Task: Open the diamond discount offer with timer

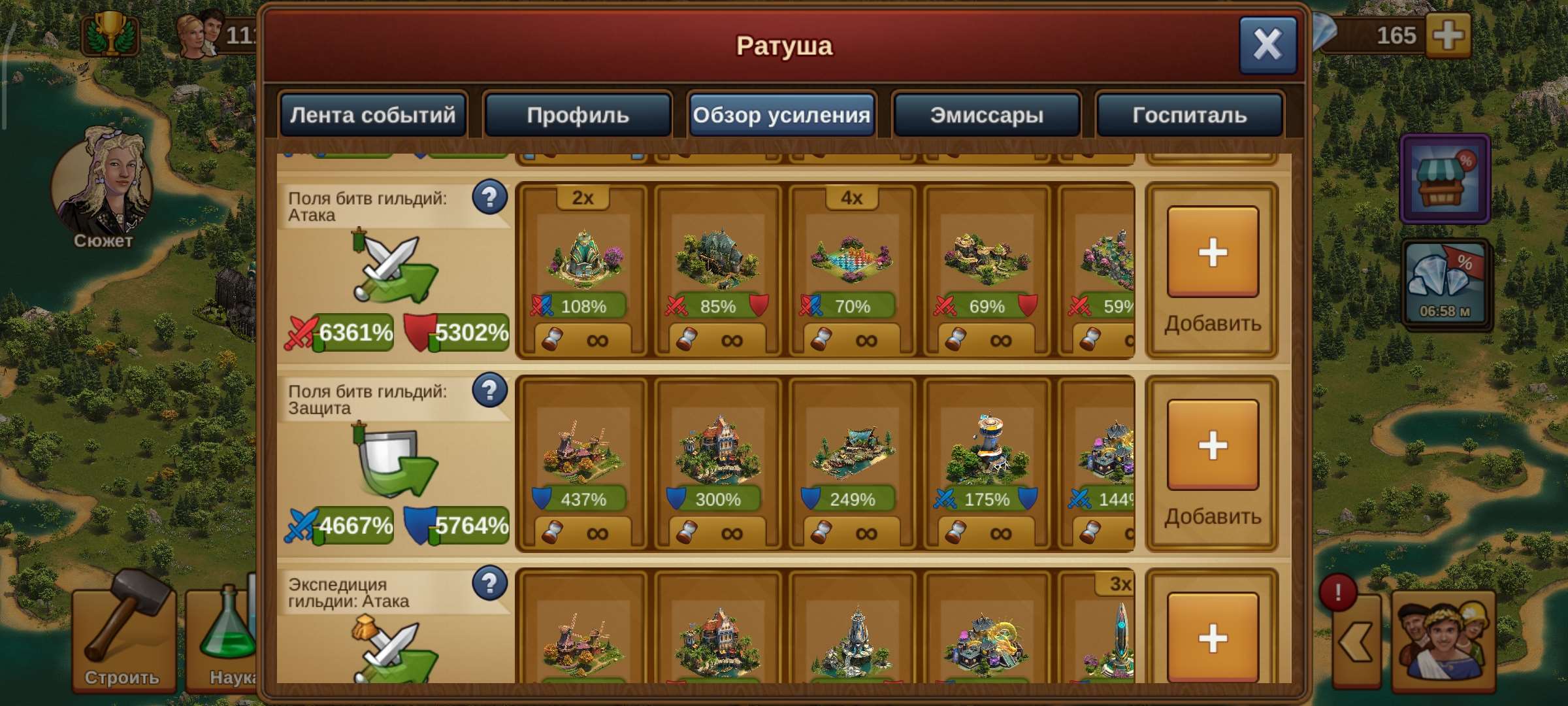Action: pyautogui.click(x=1446, y=281)
